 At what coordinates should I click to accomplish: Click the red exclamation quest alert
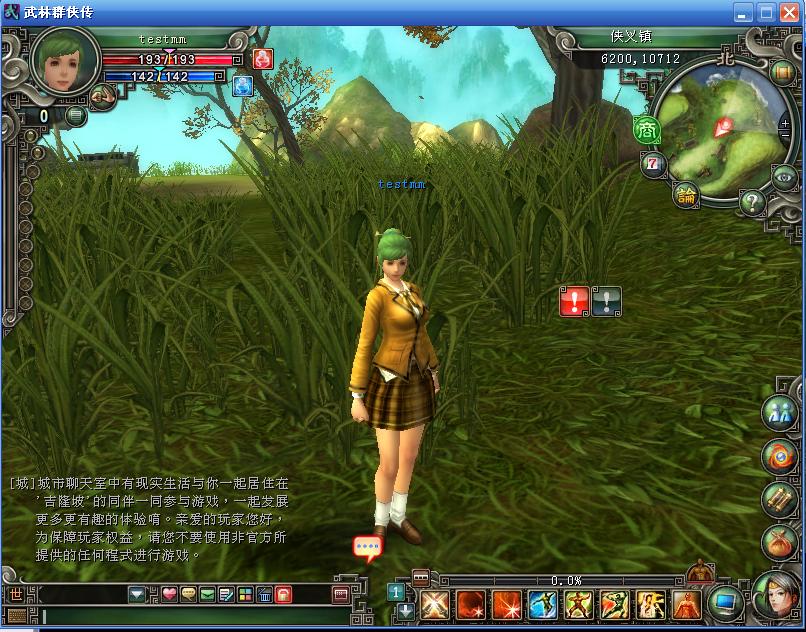(574, 300)
